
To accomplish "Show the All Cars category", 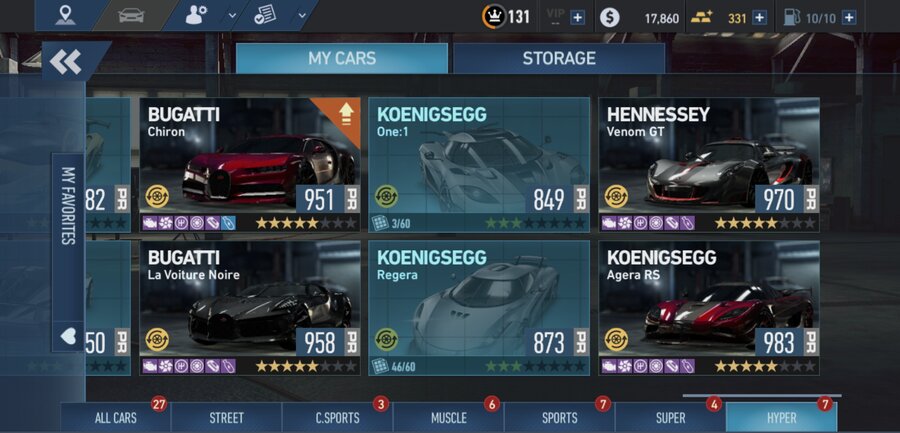I will (115, 418).
